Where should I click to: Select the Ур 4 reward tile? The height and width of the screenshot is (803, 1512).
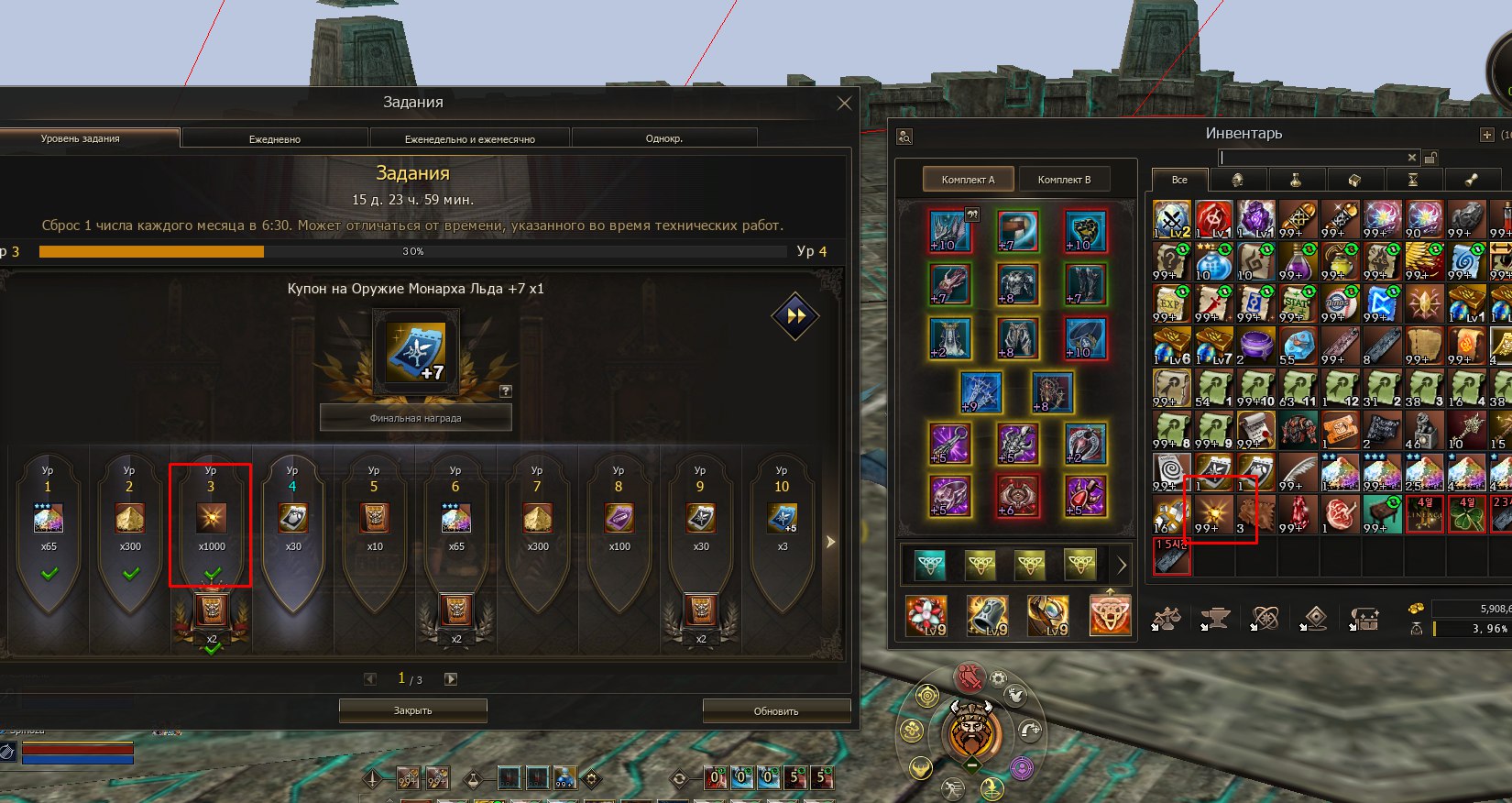293,520
